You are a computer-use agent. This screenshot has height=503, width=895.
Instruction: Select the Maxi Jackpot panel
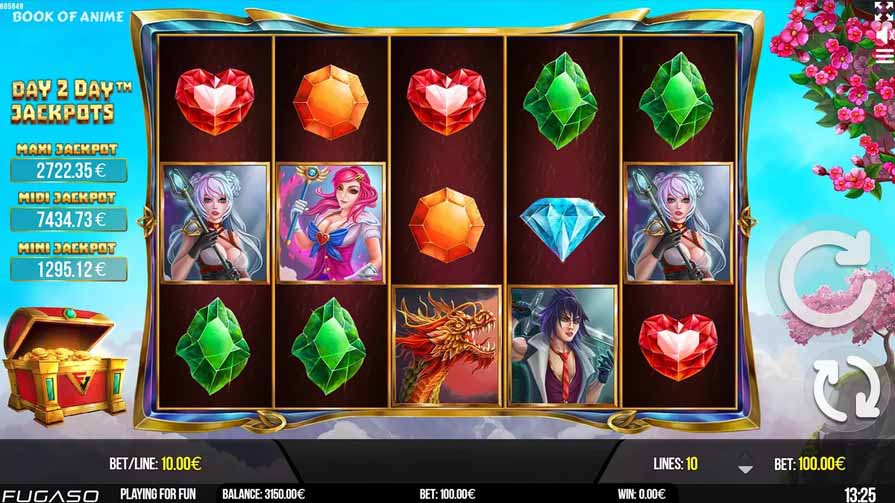[69, 162]
